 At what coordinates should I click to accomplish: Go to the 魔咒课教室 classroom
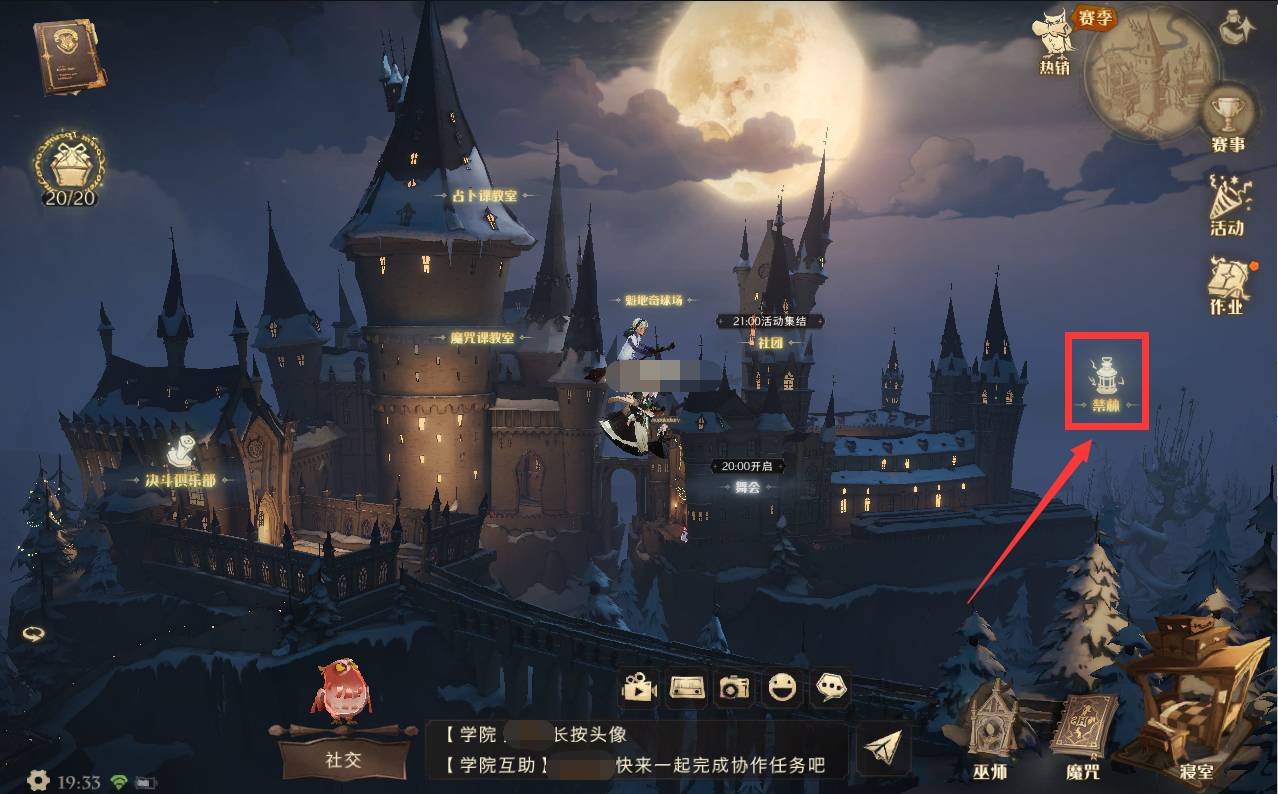[x=482, y=338]
